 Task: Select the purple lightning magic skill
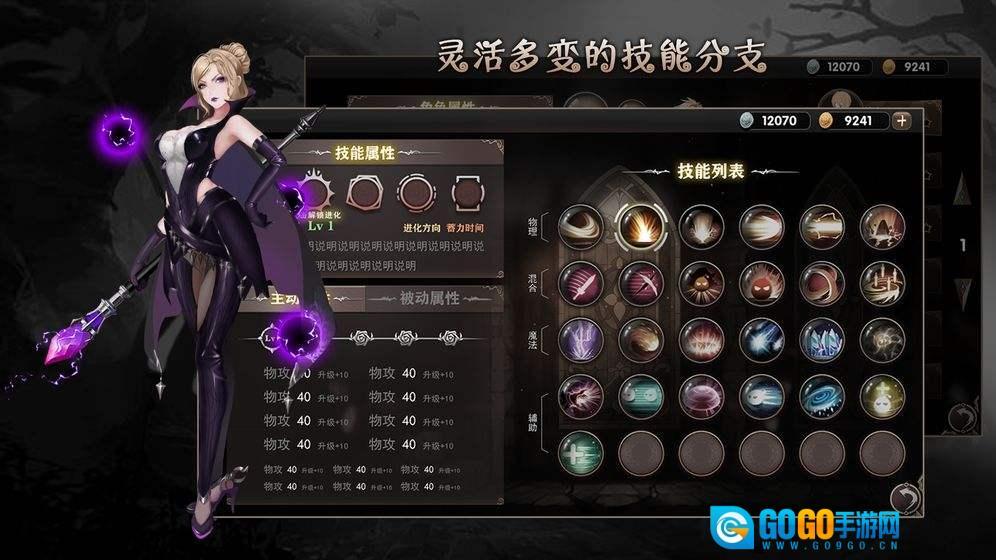(581, 340)
